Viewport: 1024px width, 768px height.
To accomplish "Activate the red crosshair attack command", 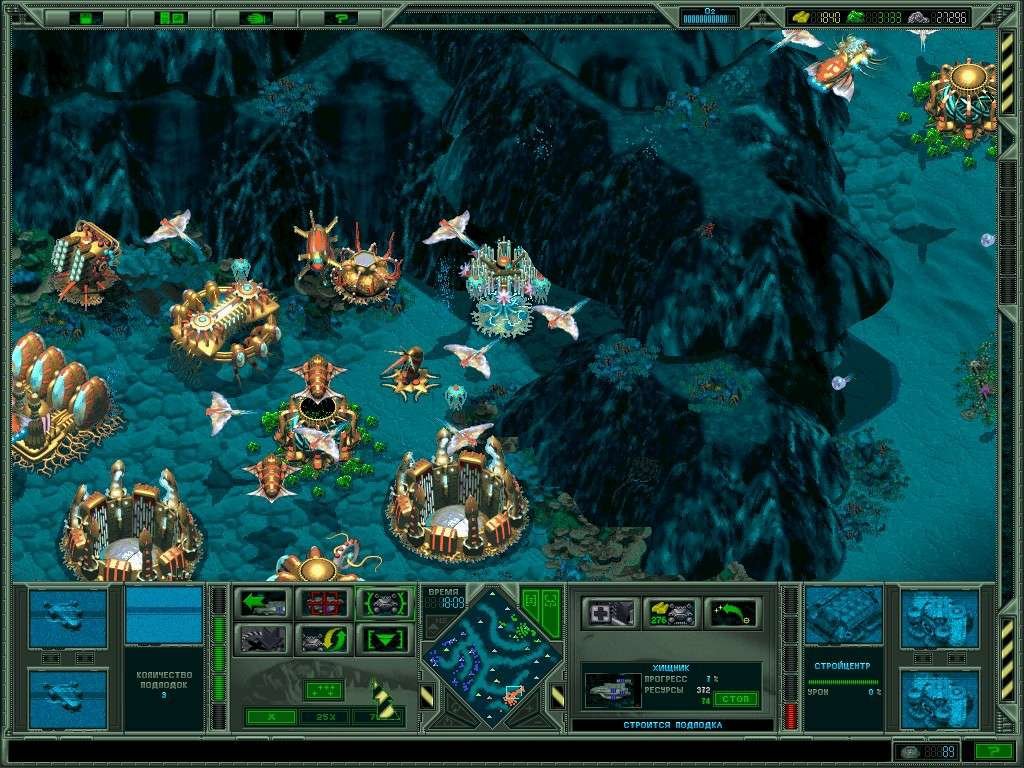I will pos(323,604).
